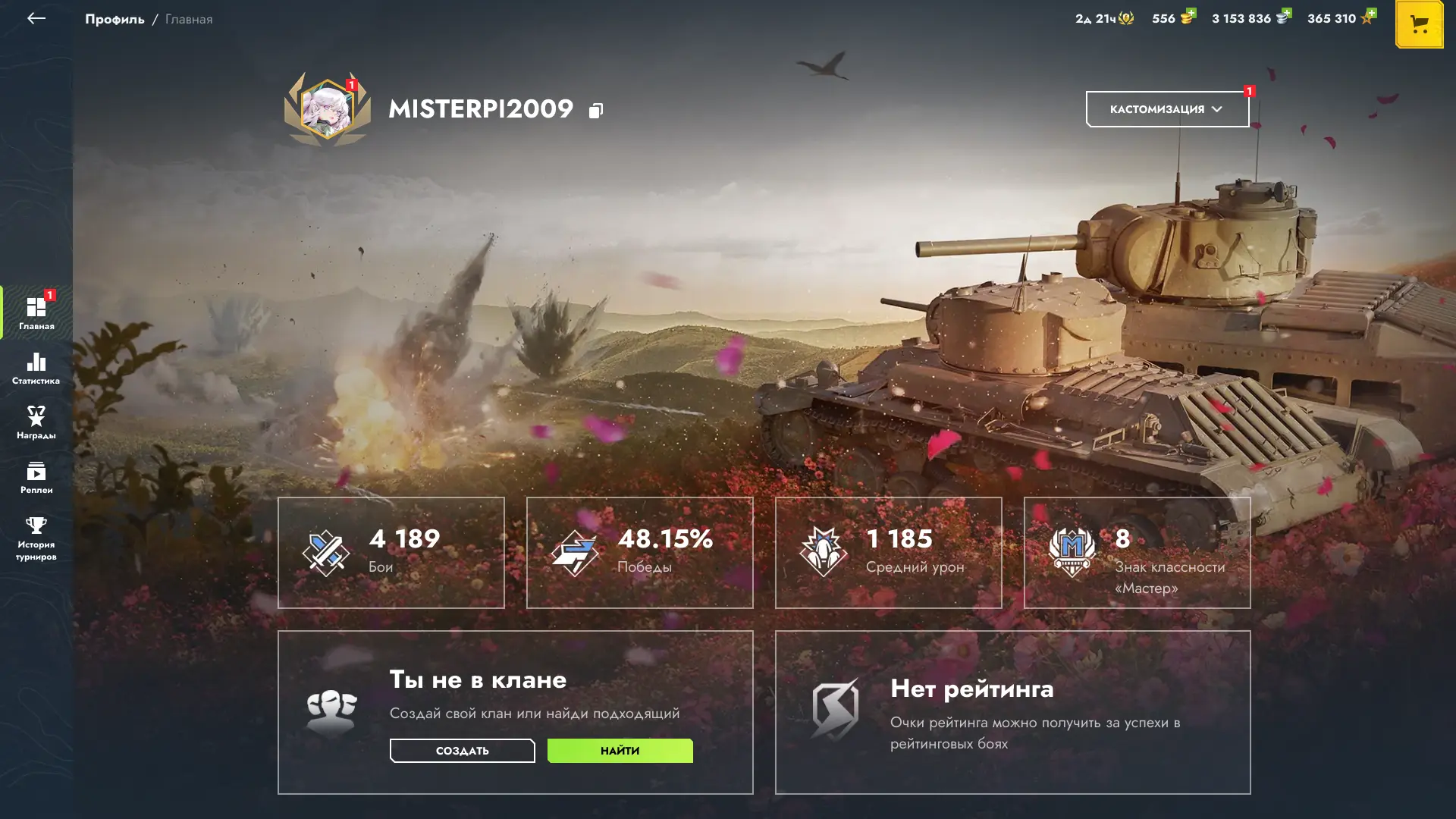
Task: Switch to the Статистика tab
Action: pyautogui.click(x=36, y=369)
